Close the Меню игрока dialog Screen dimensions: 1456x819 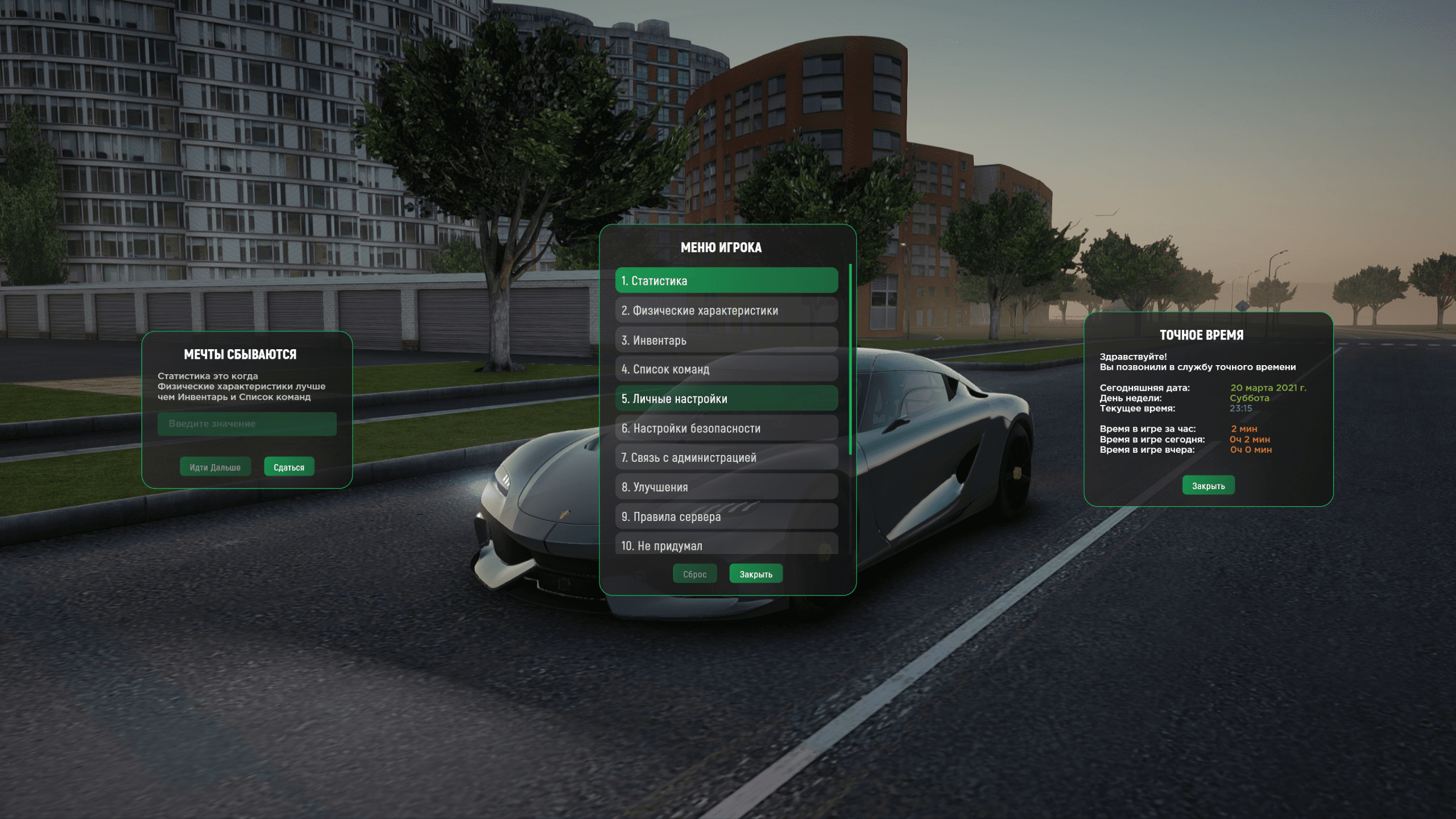(755, 574)
